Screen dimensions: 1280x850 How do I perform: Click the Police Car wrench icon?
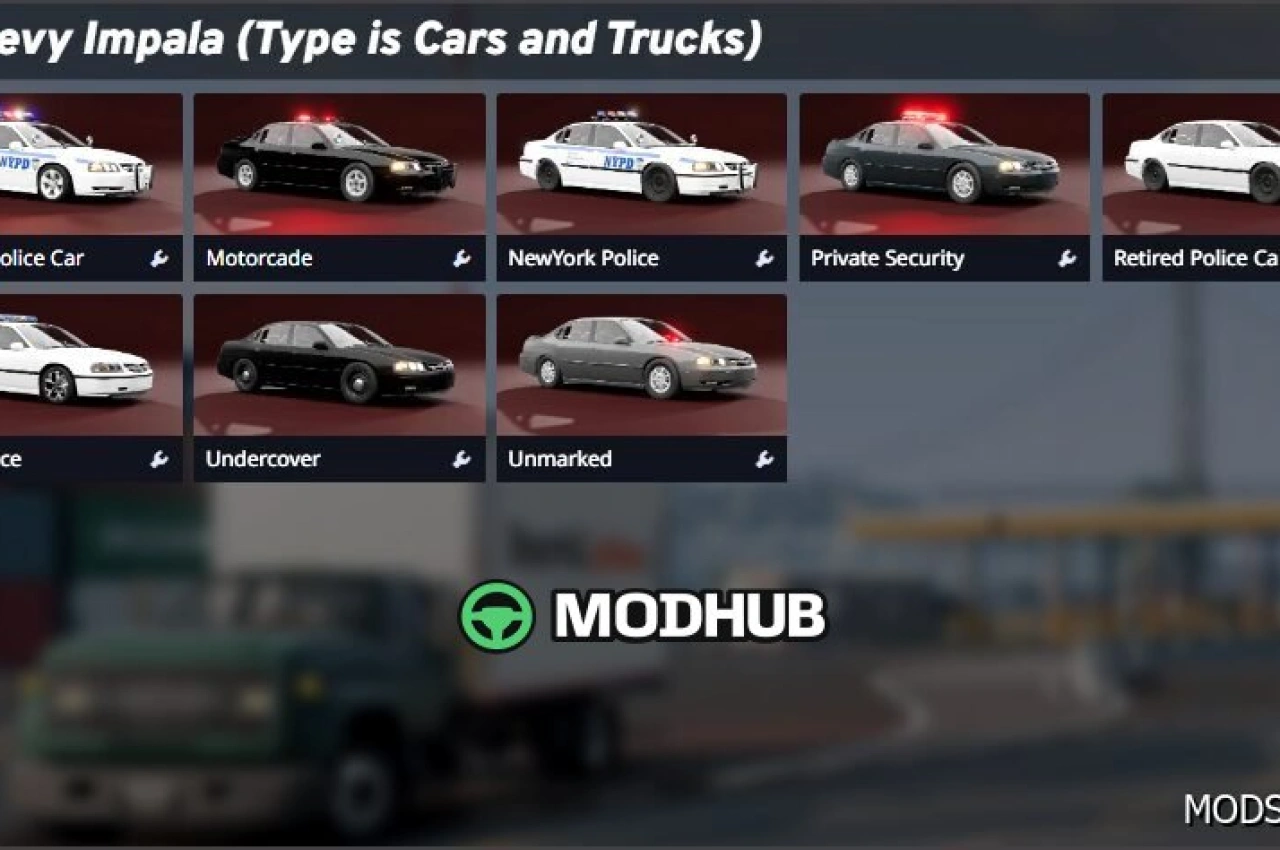pos(157,258)
